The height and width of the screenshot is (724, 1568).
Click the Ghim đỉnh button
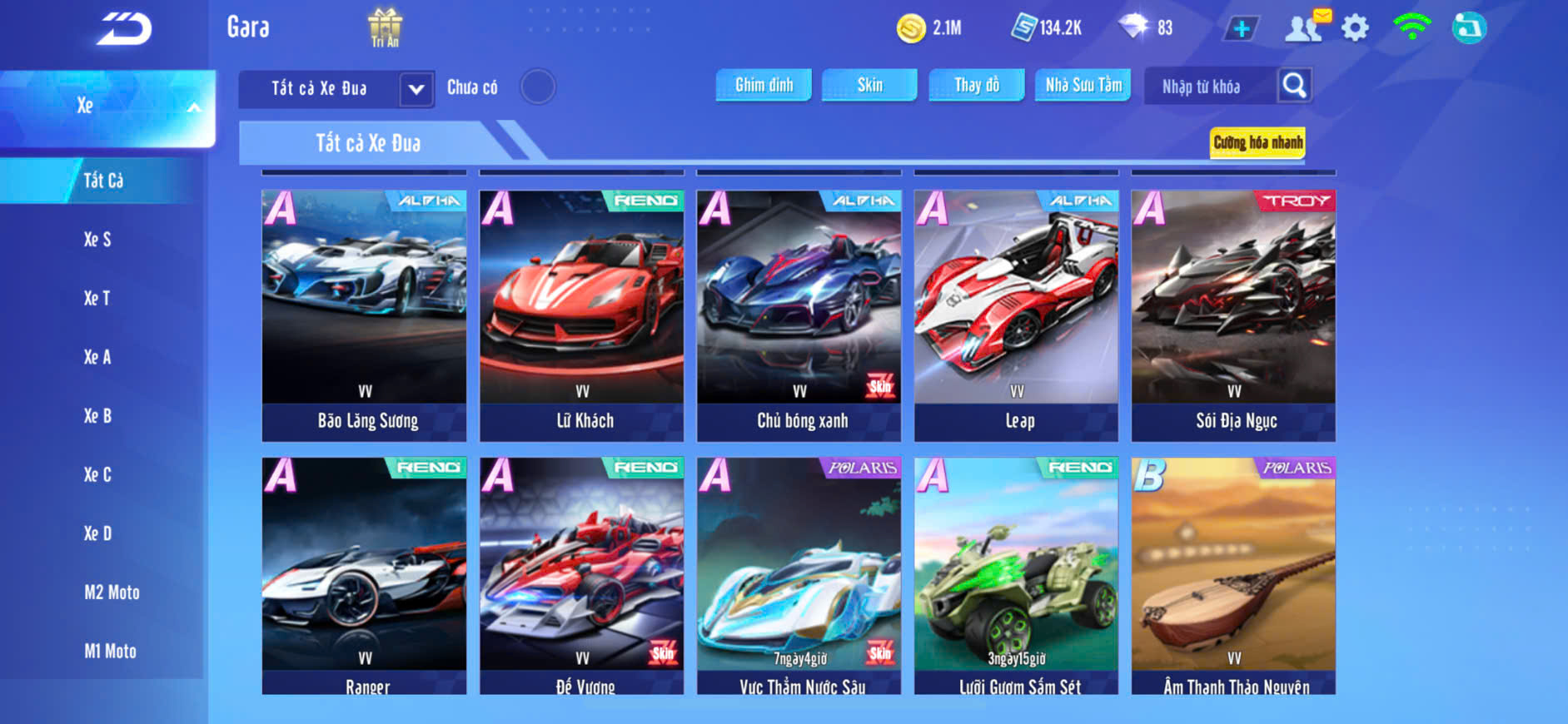tap(764, 85)
